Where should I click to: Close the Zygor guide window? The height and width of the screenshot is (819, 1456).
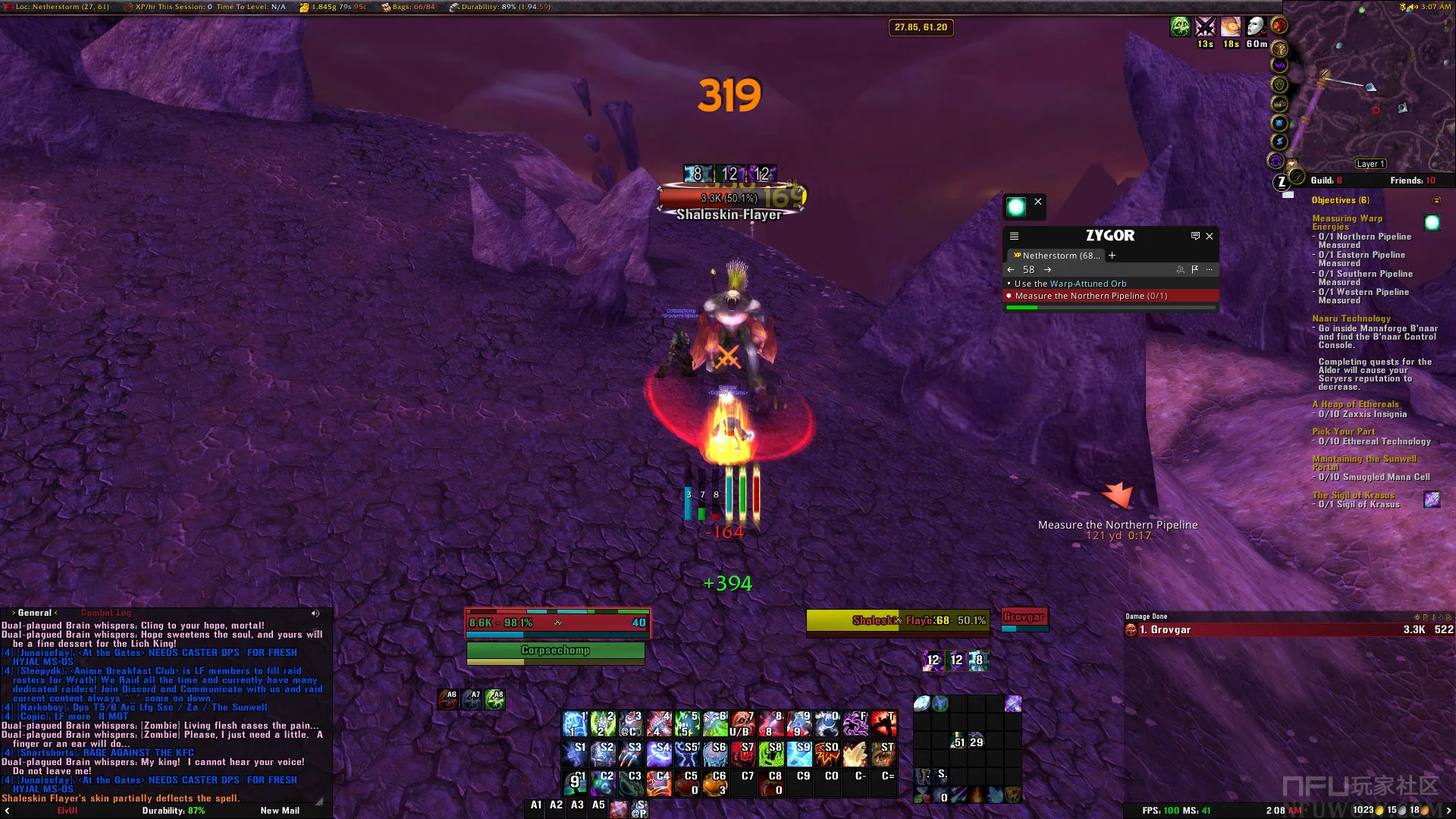1210,237
